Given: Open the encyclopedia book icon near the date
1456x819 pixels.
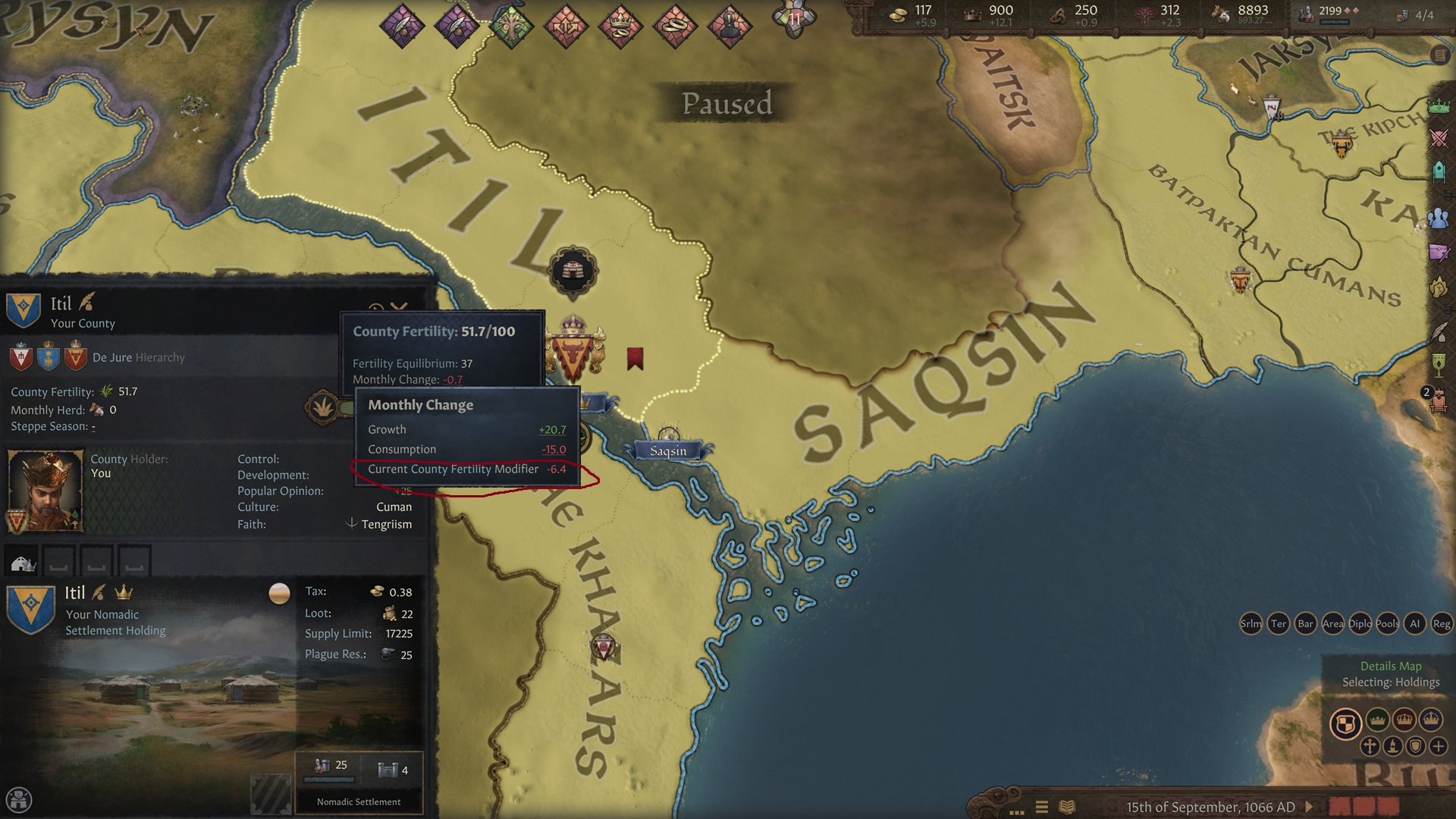Looking at the screenshot, I should click(1066, 806).
